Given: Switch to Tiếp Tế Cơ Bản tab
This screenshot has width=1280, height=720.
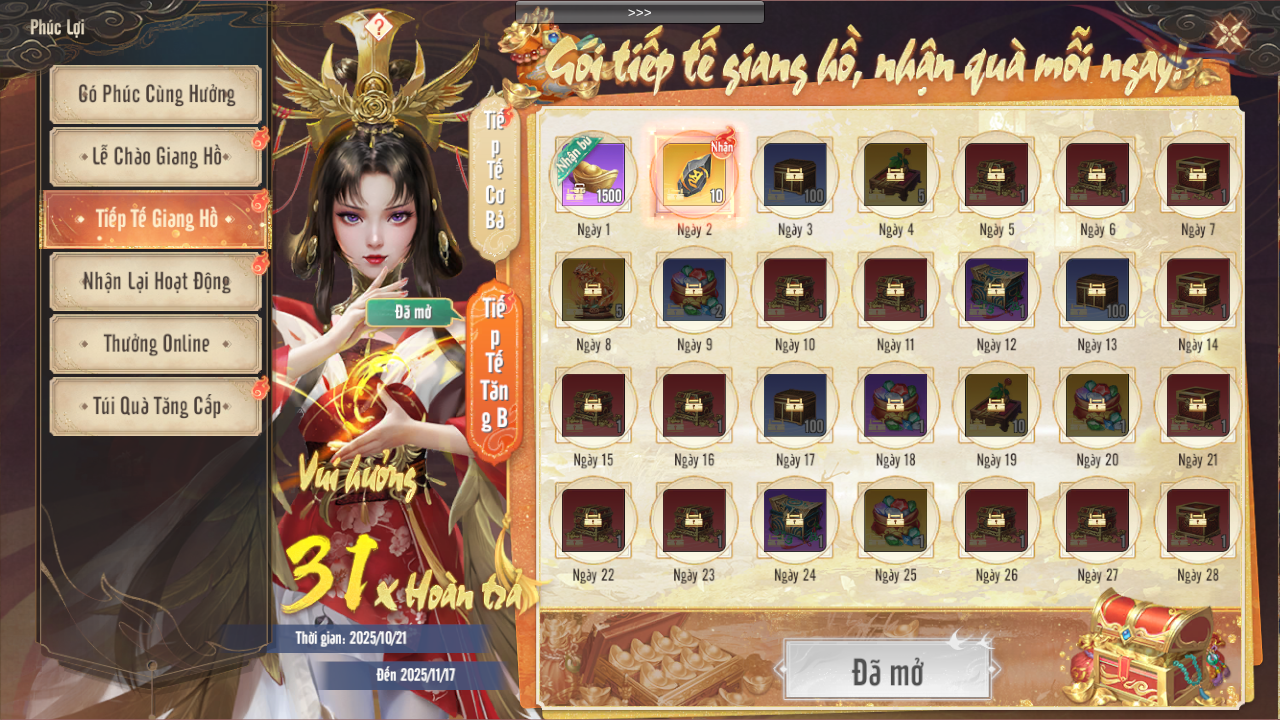Looking at the screenshot, I should pyautogui.click(x=494, y=172).
